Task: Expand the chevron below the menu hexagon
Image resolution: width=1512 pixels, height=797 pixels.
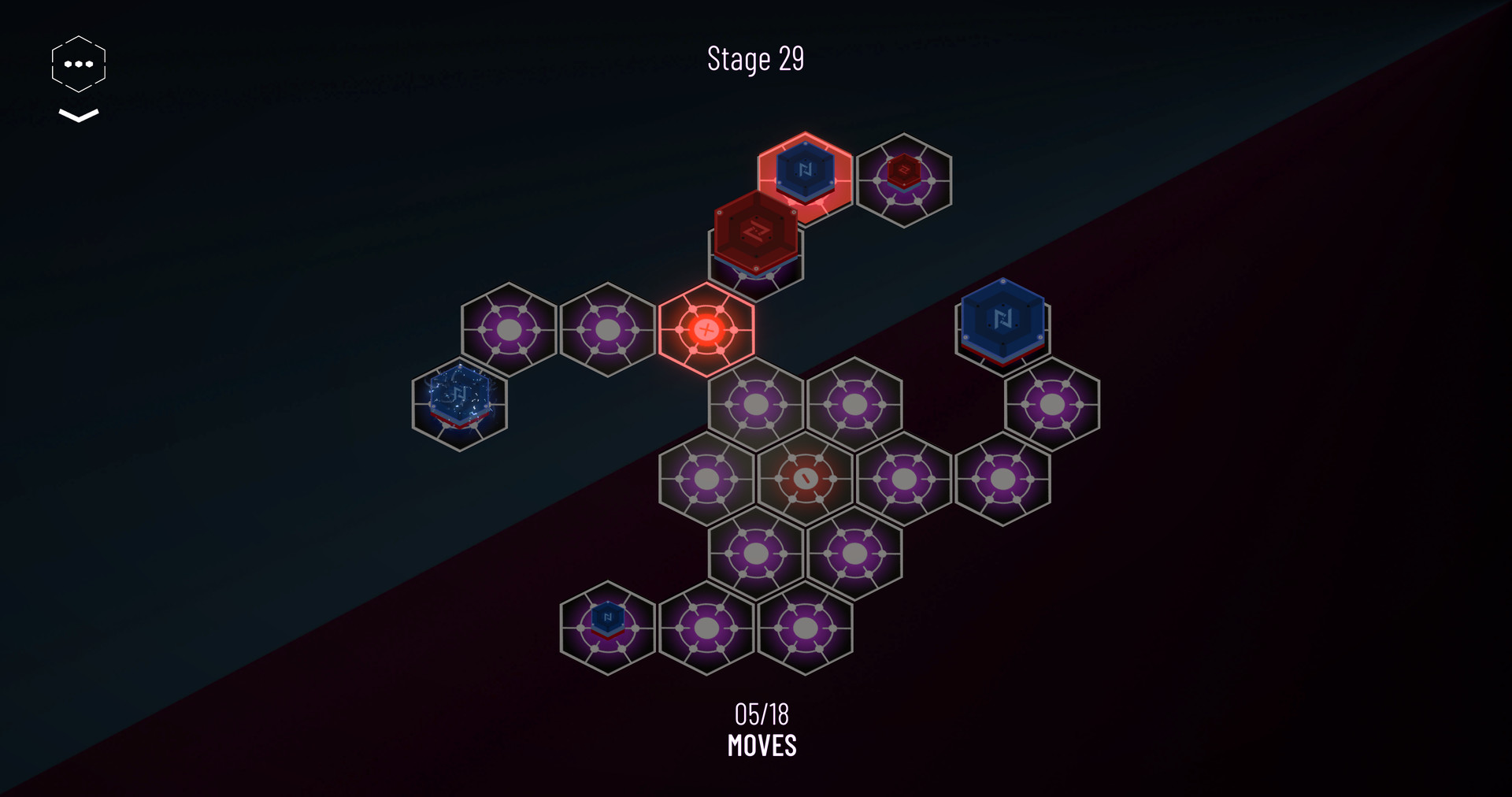Action: tap(77, 117)
